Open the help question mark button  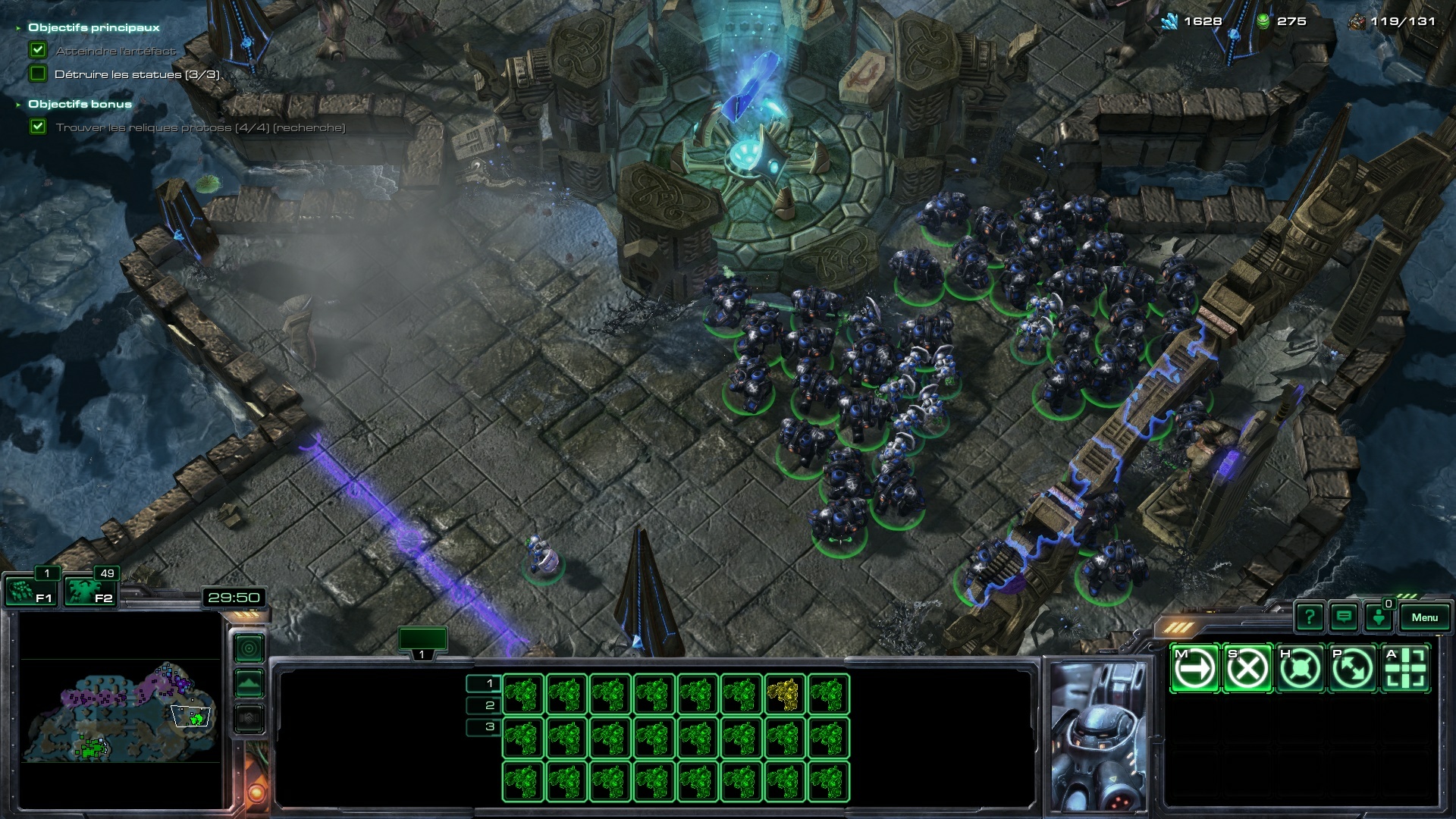pyautogui.click(x=1310, y=617)
